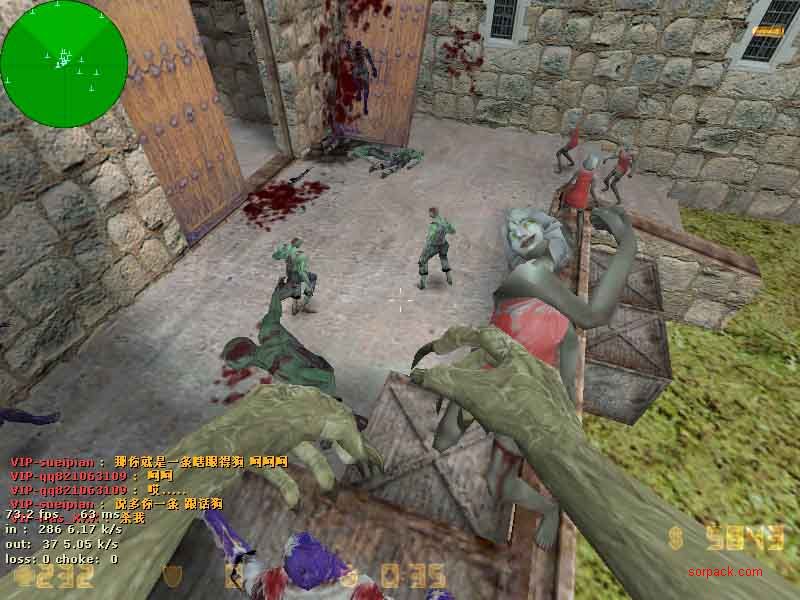Screen dimensions: 800x600
Task: Click the round timer clock icon
Action: tap(349, 577)
